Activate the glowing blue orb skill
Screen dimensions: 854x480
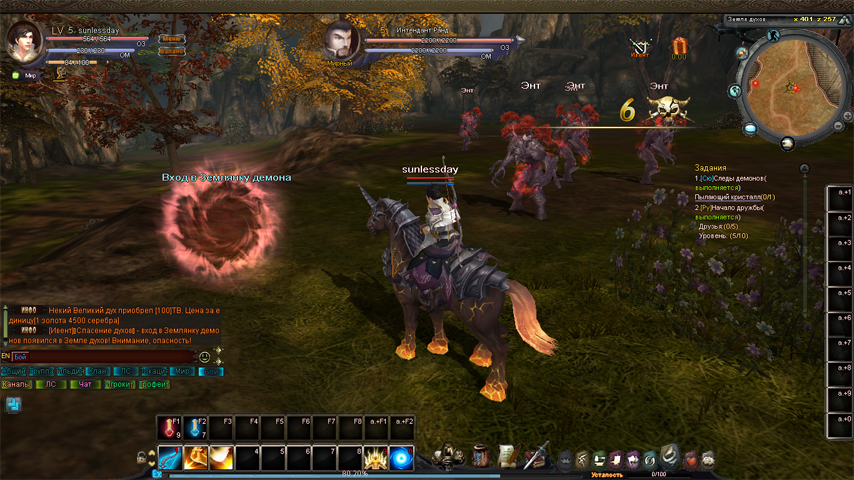[402, 458]
